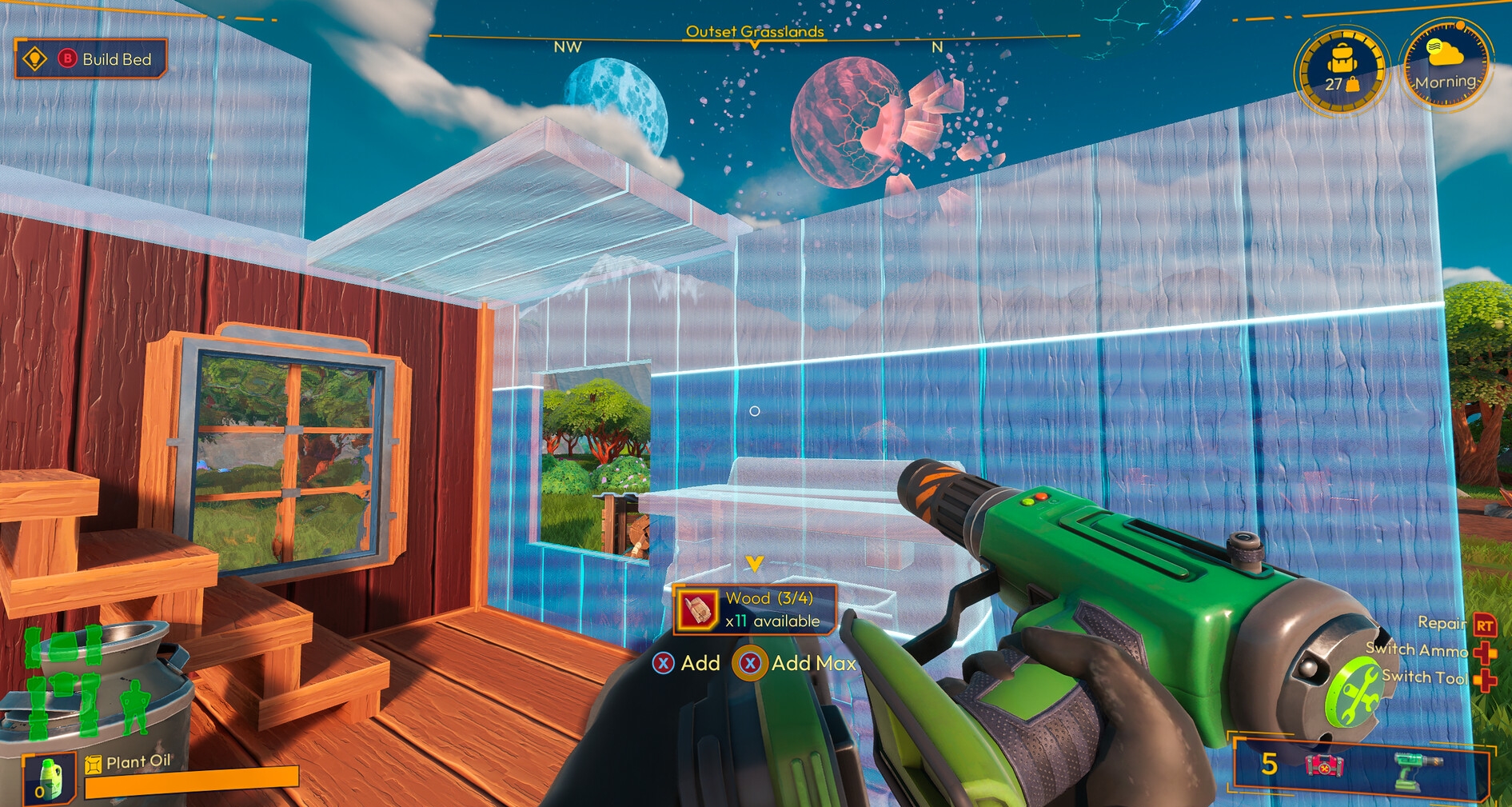The width and height of the screenshot is (1512, 807).
Task: Click the Plant Oil jerry can icon
Action: coord(93,765)
